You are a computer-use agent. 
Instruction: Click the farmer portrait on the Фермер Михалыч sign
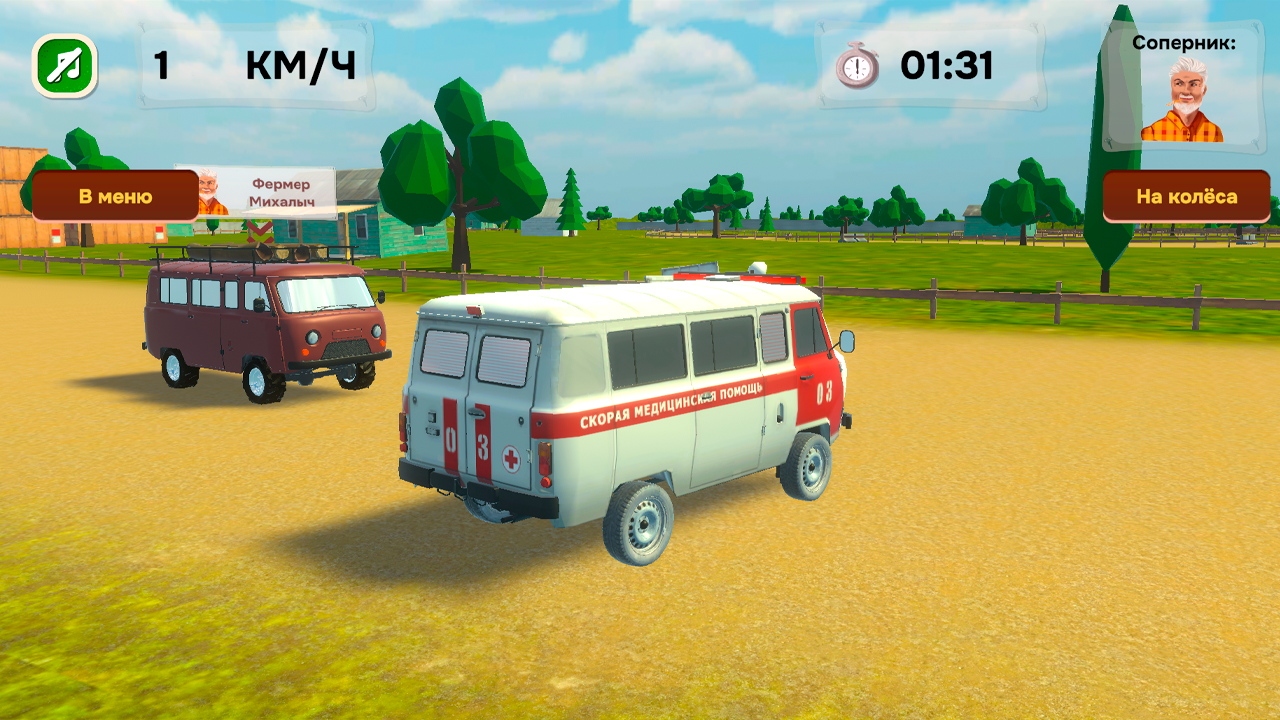(210, 189)
